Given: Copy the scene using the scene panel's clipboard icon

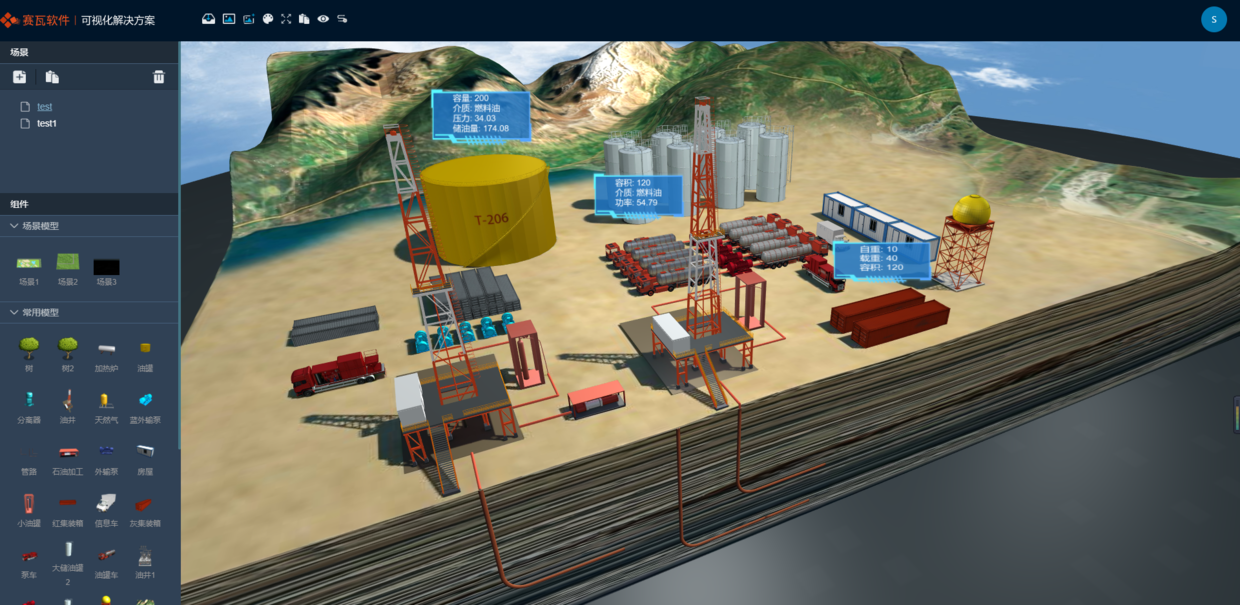Looking at the screenshot, I should pos(52,77).
